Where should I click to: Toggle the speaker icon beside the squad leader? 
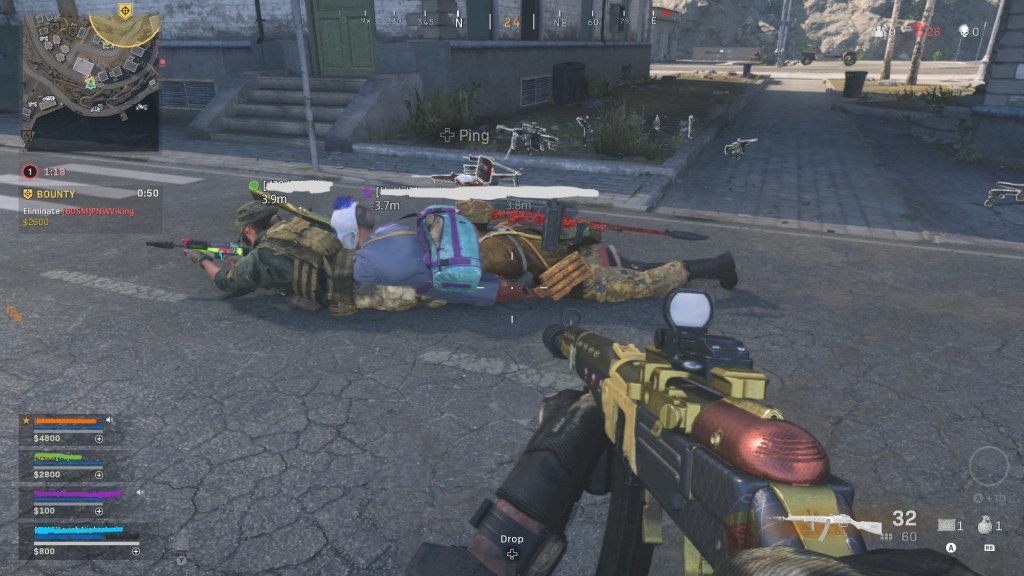(109, 420)
